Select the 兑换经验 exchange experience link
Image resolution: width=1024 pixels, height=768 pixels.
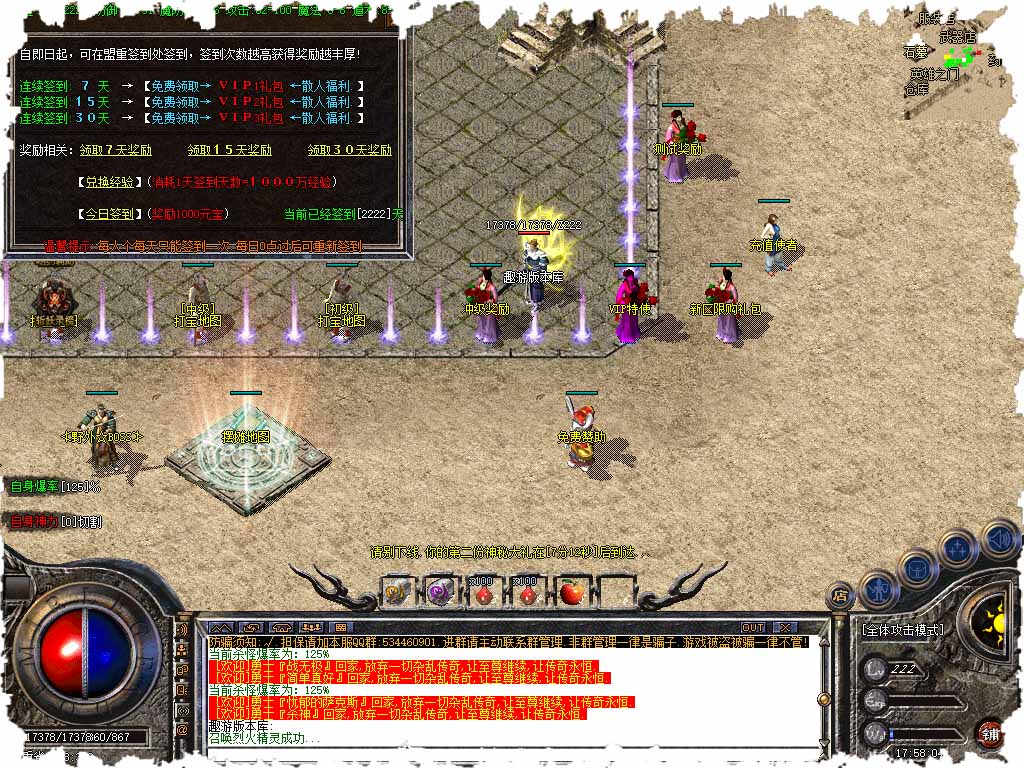pos(109,182)
